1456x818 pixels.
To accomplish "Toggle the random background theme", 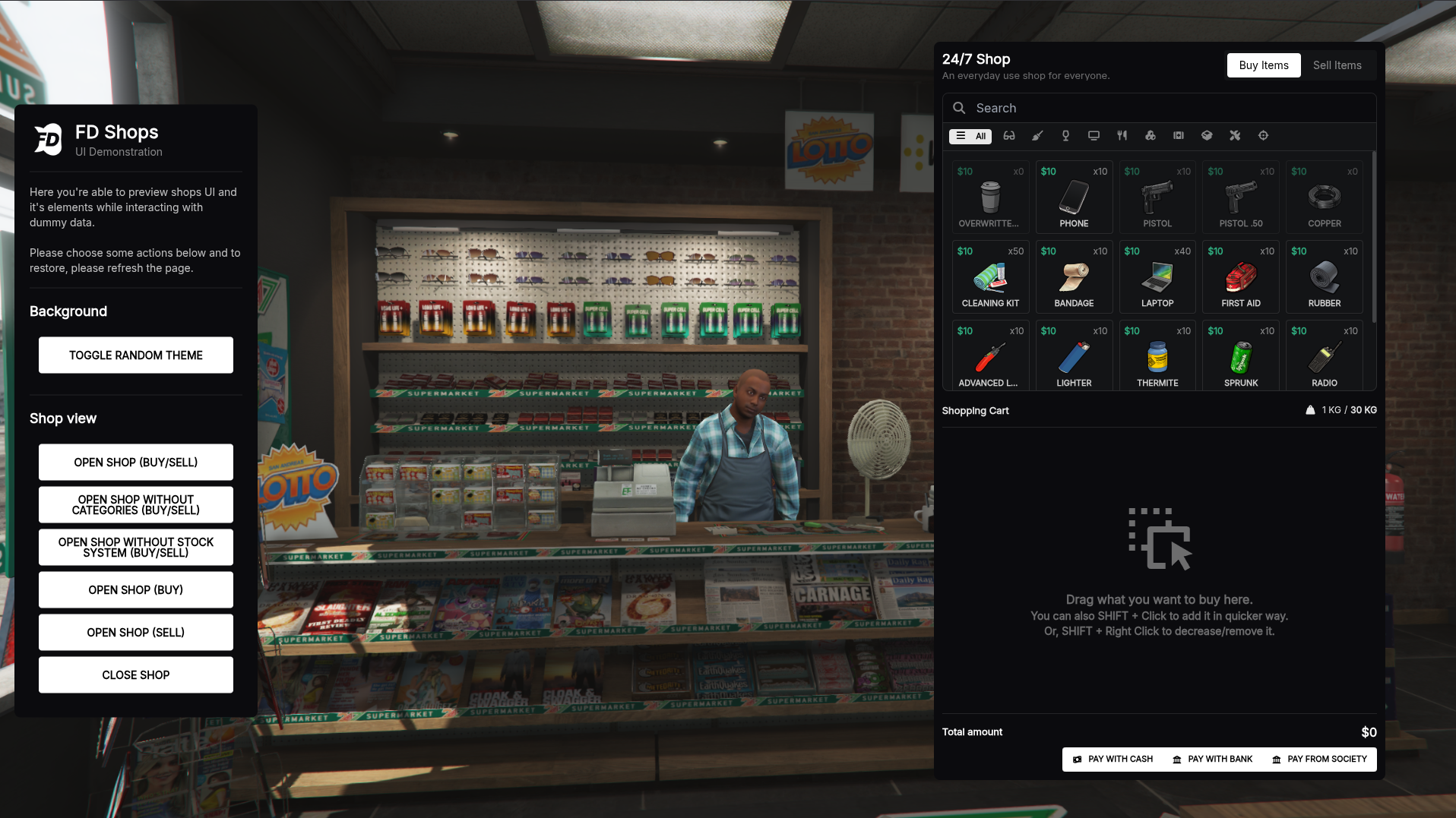I will 135,355.
